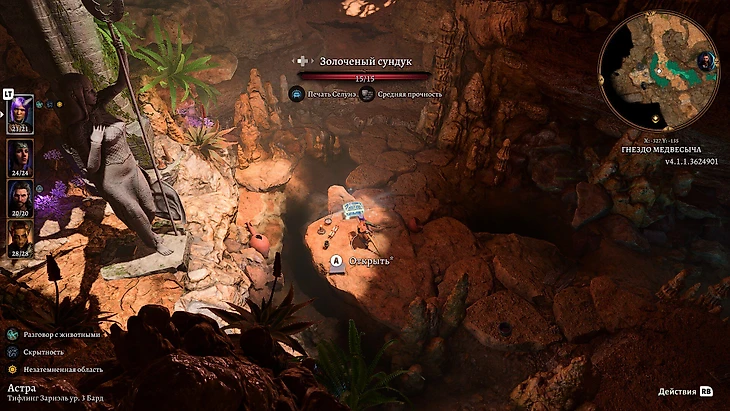
Task: Click the medium toughness icon on the chest tooltip
Action: (x=368, y=94)
